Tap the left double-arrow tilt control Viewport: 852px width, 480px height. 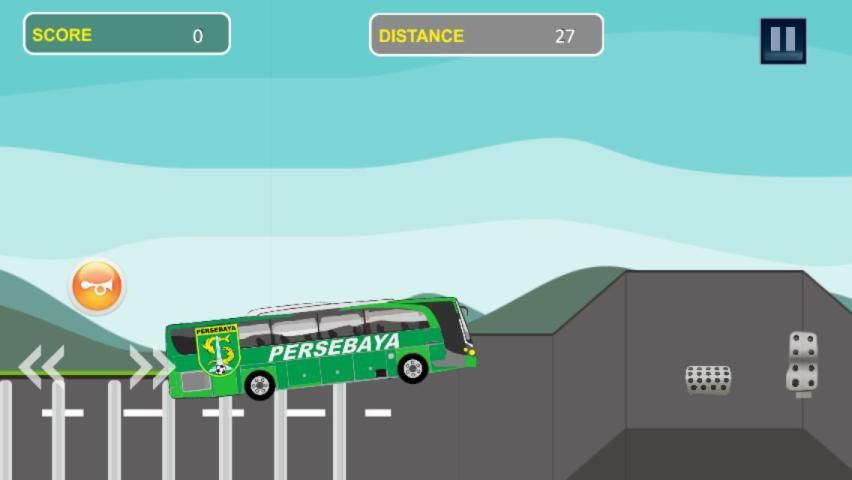point(42,366)
